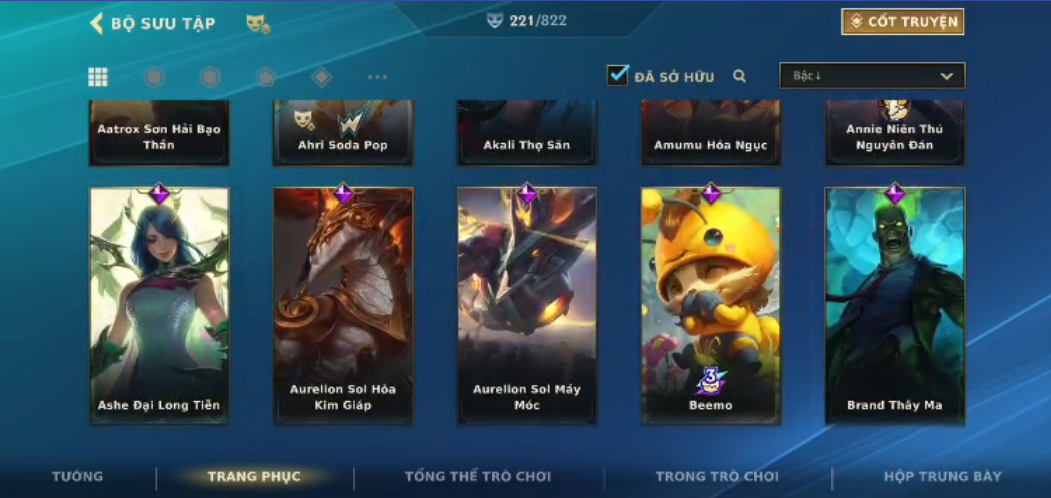Viewport: 1051px width, 498px height.
Task: Go to the Hộp Trưng Bày tab
Action: [x=942, y=477]
